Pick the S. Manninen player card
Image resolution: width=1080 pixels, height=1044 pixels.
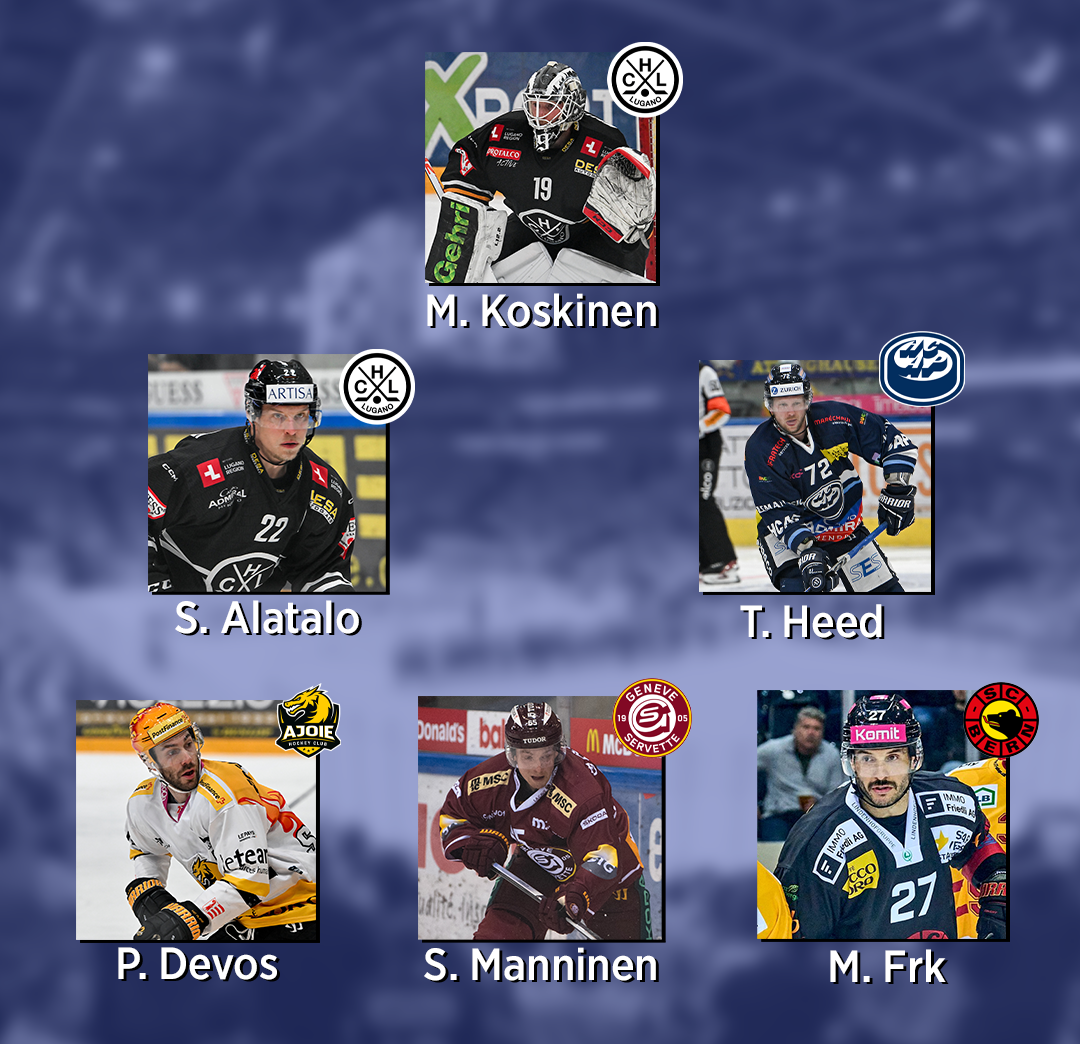539,820
